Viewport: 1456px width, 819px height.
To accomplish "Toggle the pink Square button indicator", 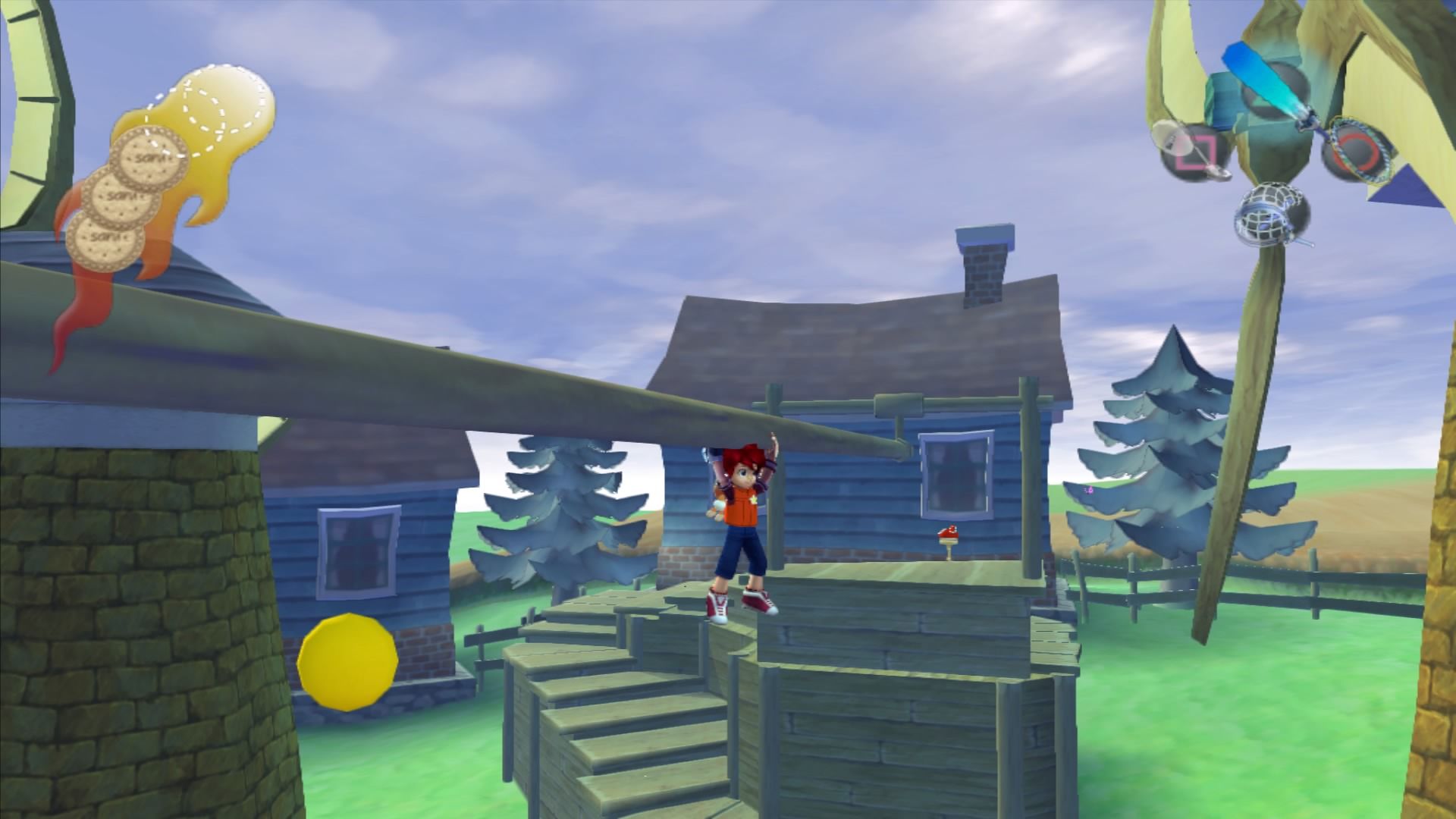I will 1197,152.
